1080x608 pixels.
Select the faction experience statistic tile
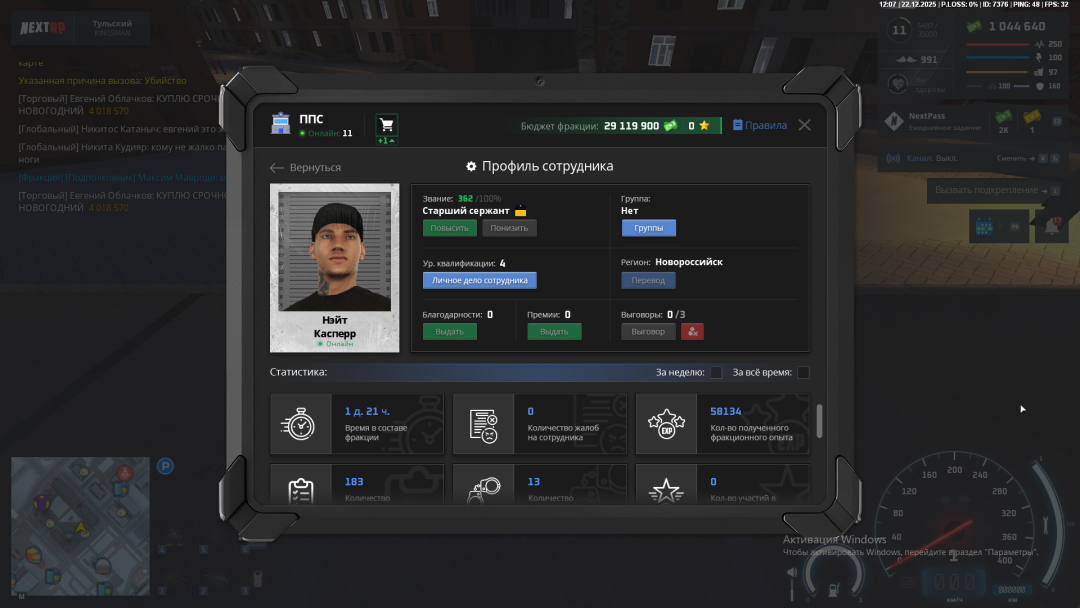click(x=722, y=424)
